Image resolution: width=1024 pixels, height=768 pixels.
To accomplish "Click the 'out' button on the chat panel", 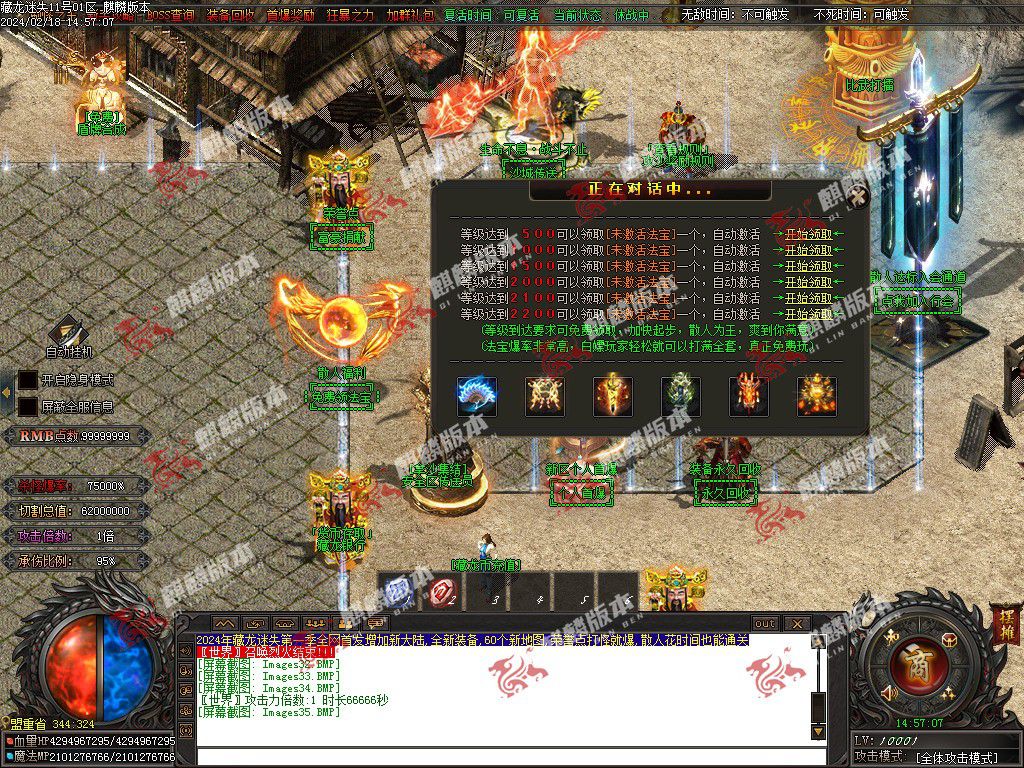I will (764, 623).
